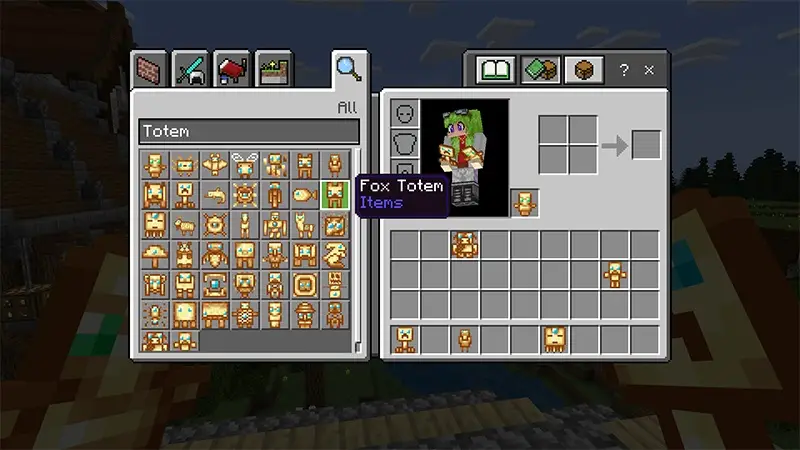800x450 pixels.
Task: Open the Items tab with red bed icon
Action: coord(231,71)
